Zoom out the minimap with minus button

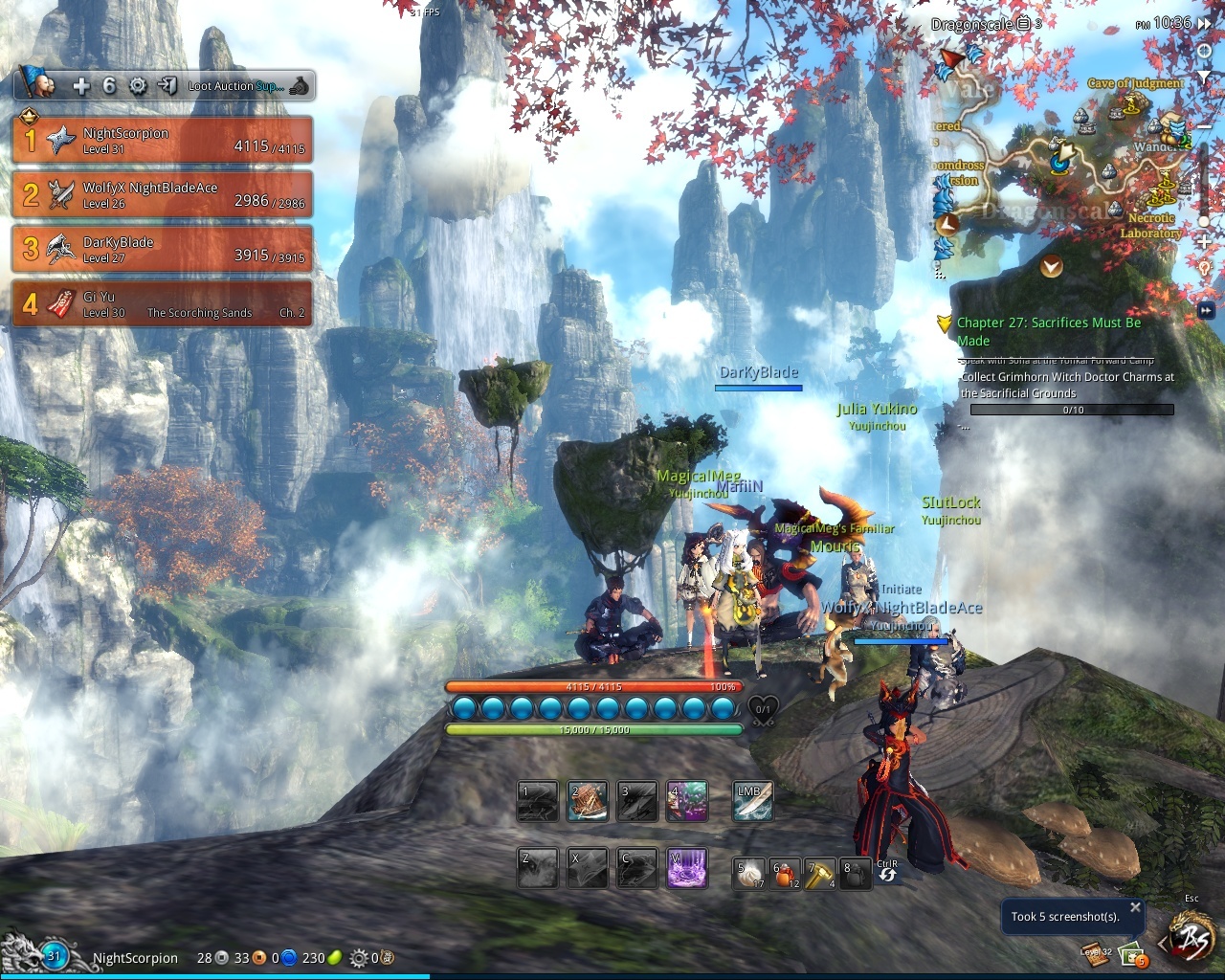1206,126
